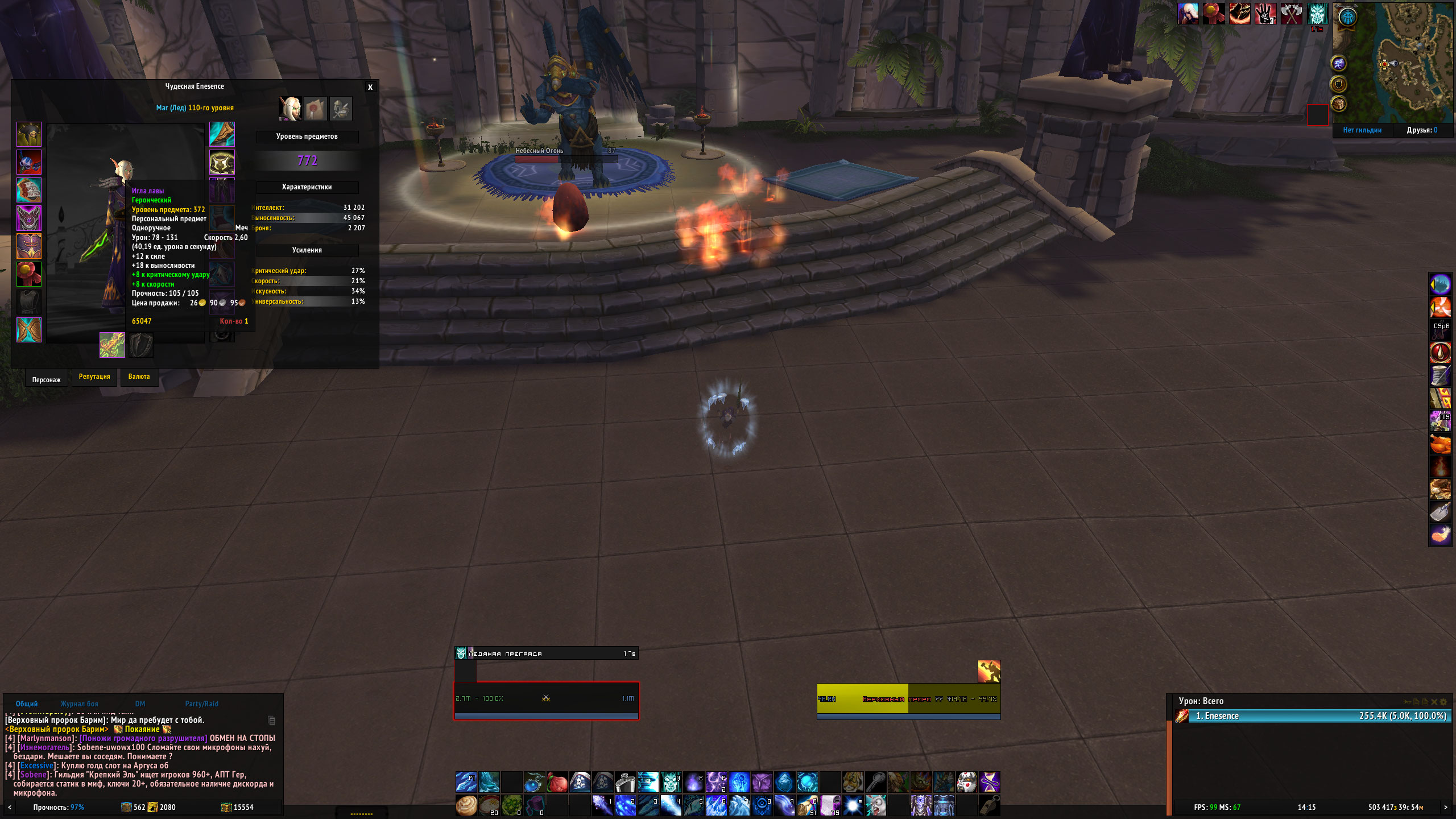Screen dimensions: 1456x819
Task: Click the crossed axes buff icon
Action: [1291, 14]
